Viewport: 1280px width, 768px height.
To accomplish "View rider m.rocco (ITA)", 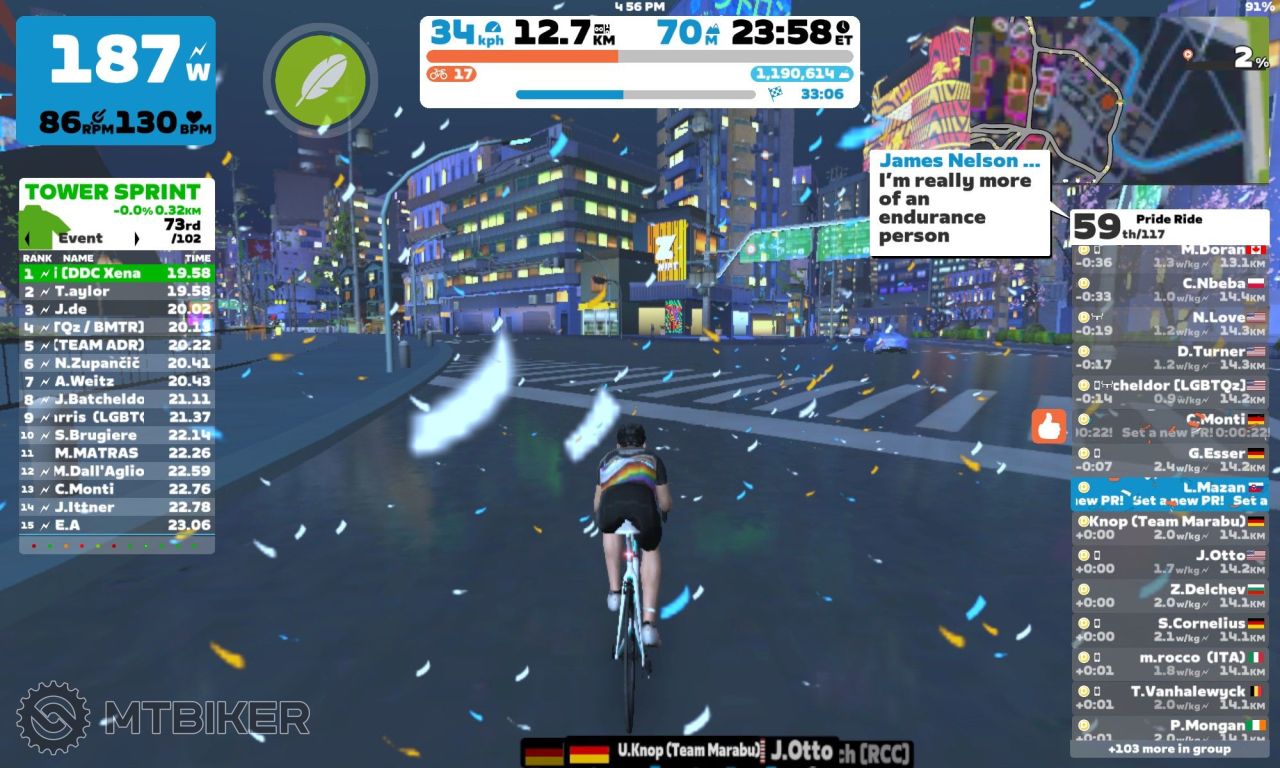I will [1170, 664].
